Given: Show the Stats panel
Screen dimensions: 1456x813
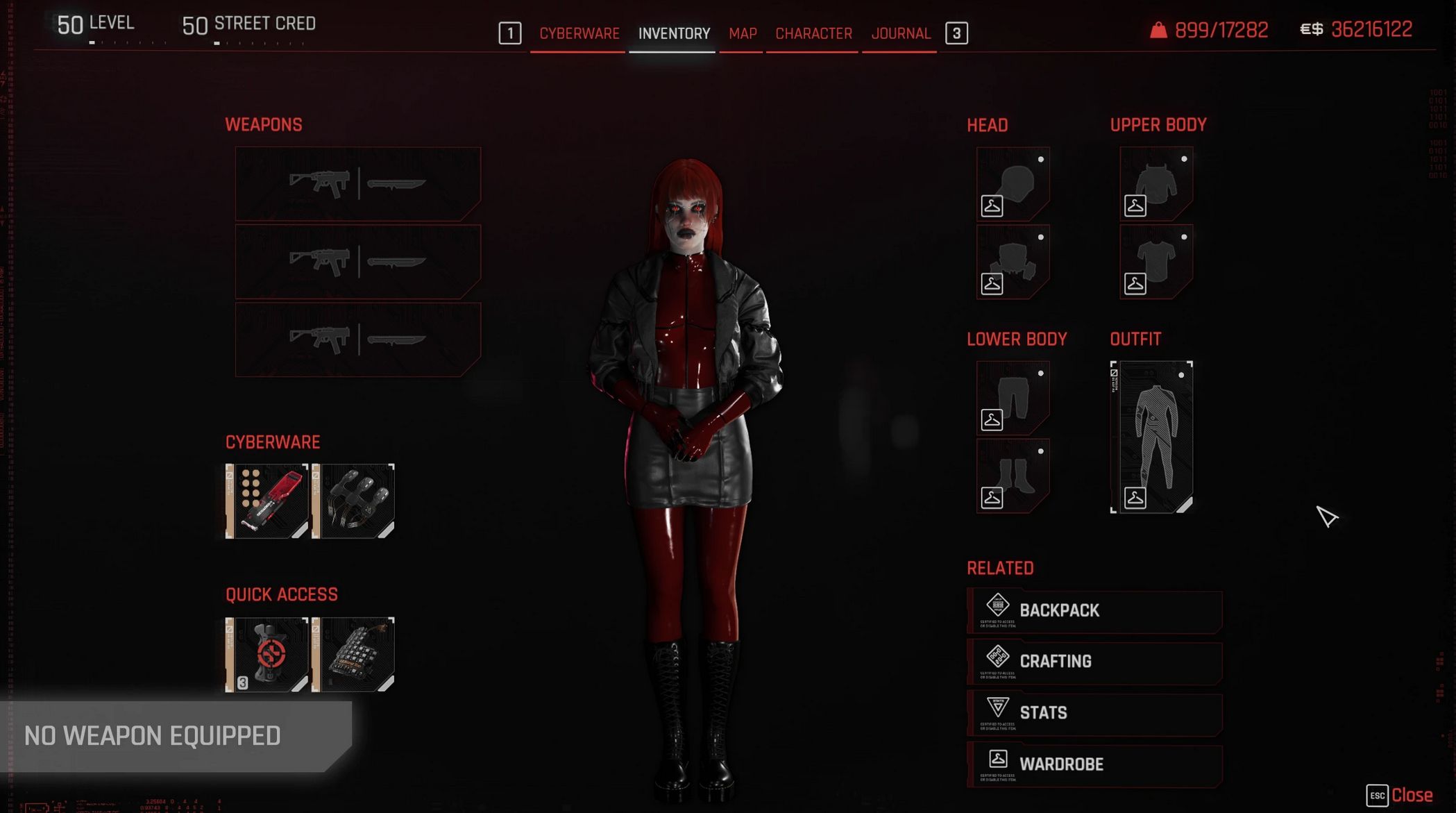Looking at the screenshot, I should 1094,713.
